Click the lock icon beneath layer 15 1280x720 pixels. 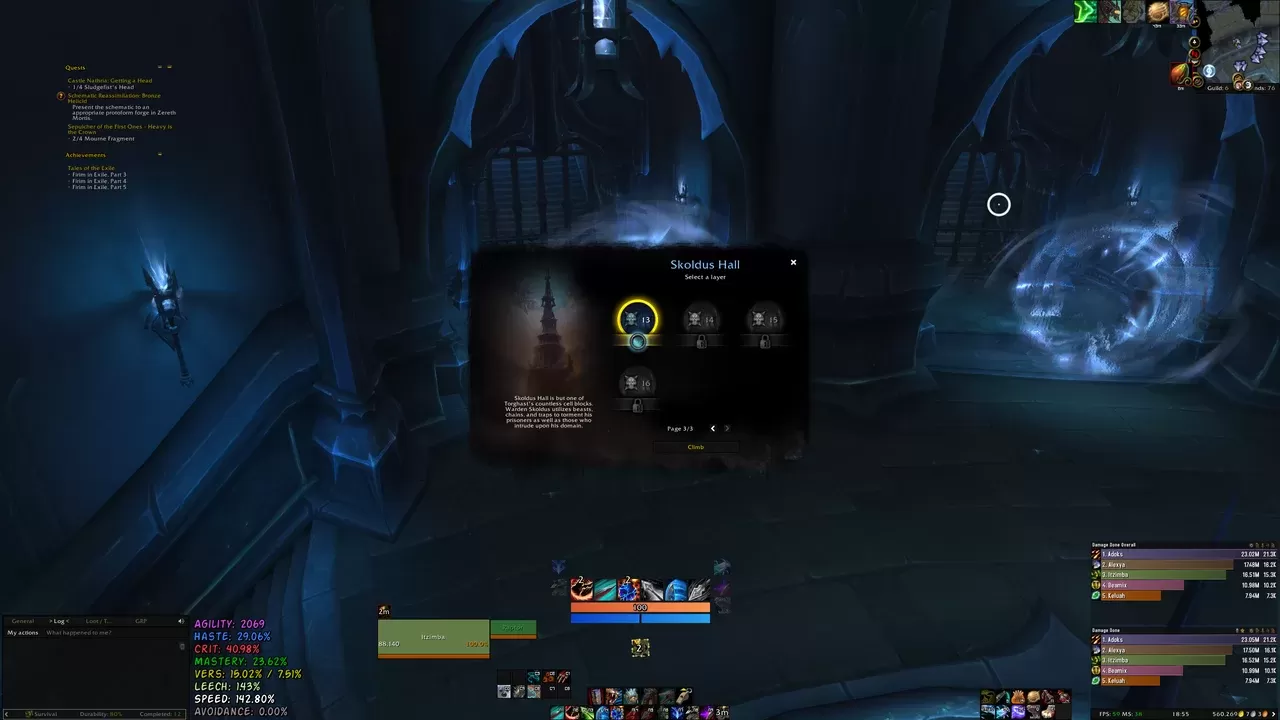pyautogui.click(x=765, y=340)
